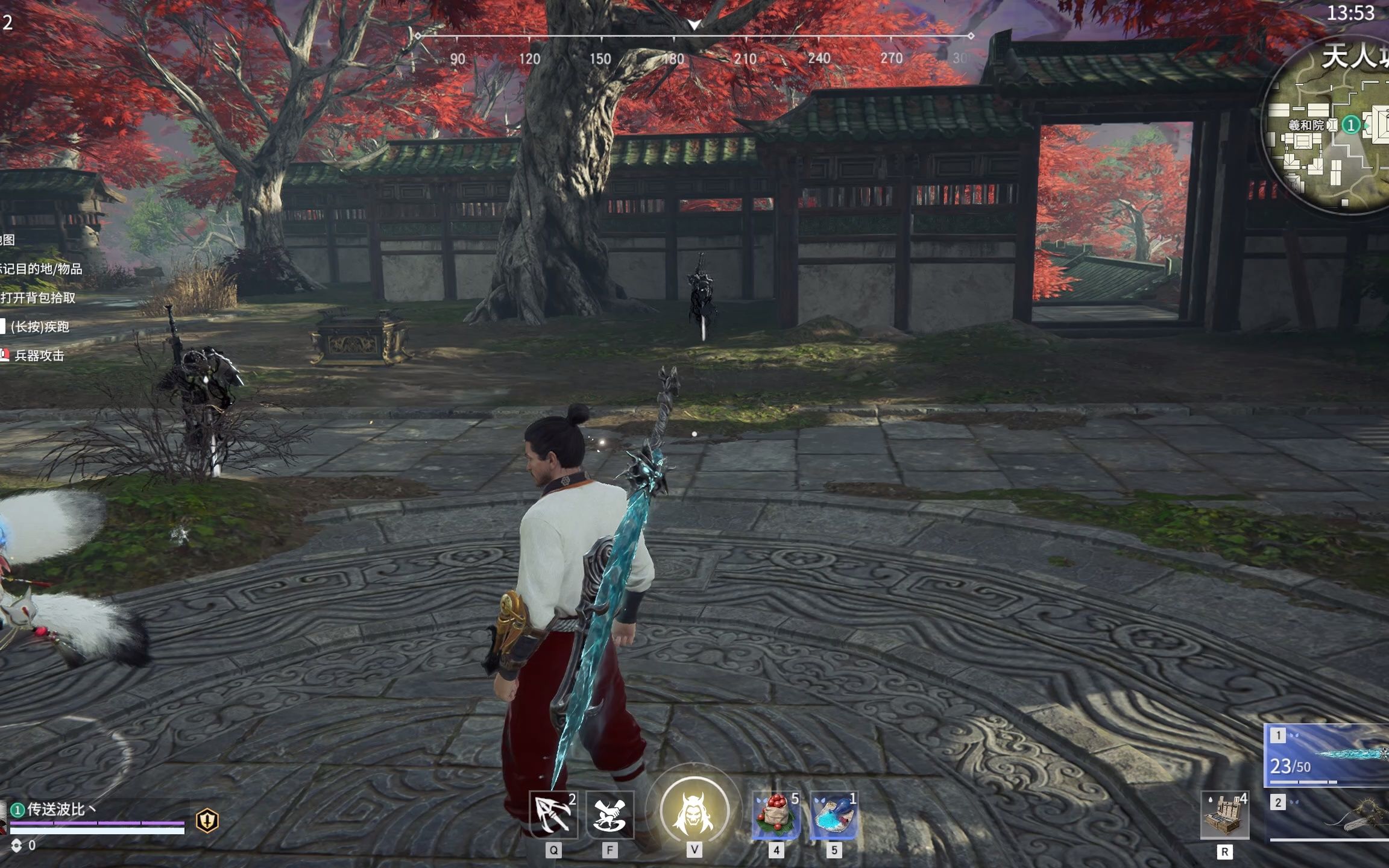1389x868 pixels.
Task: Click the green number 1 marker on minimap
Action: 1351,125
